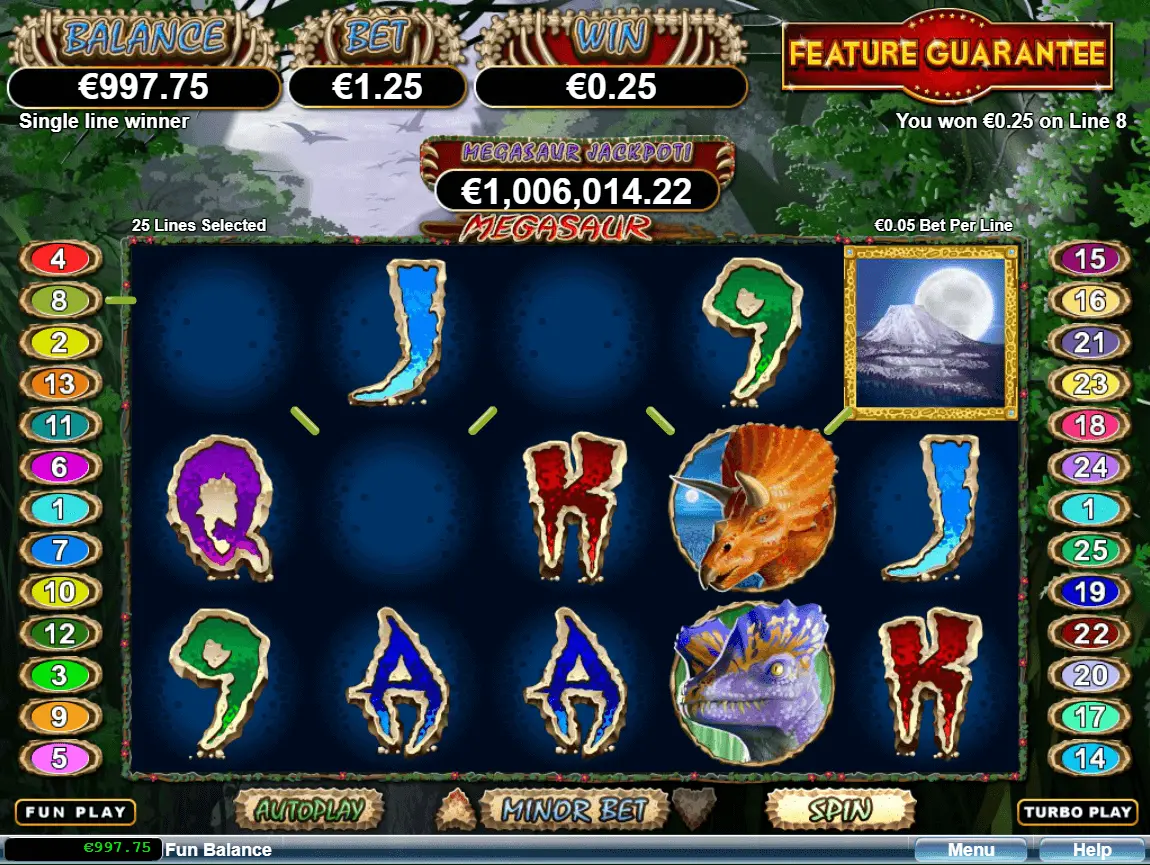Click the Minor Bet button
This screenshot has height=865, width=1150.
click(x=573, y=809)
